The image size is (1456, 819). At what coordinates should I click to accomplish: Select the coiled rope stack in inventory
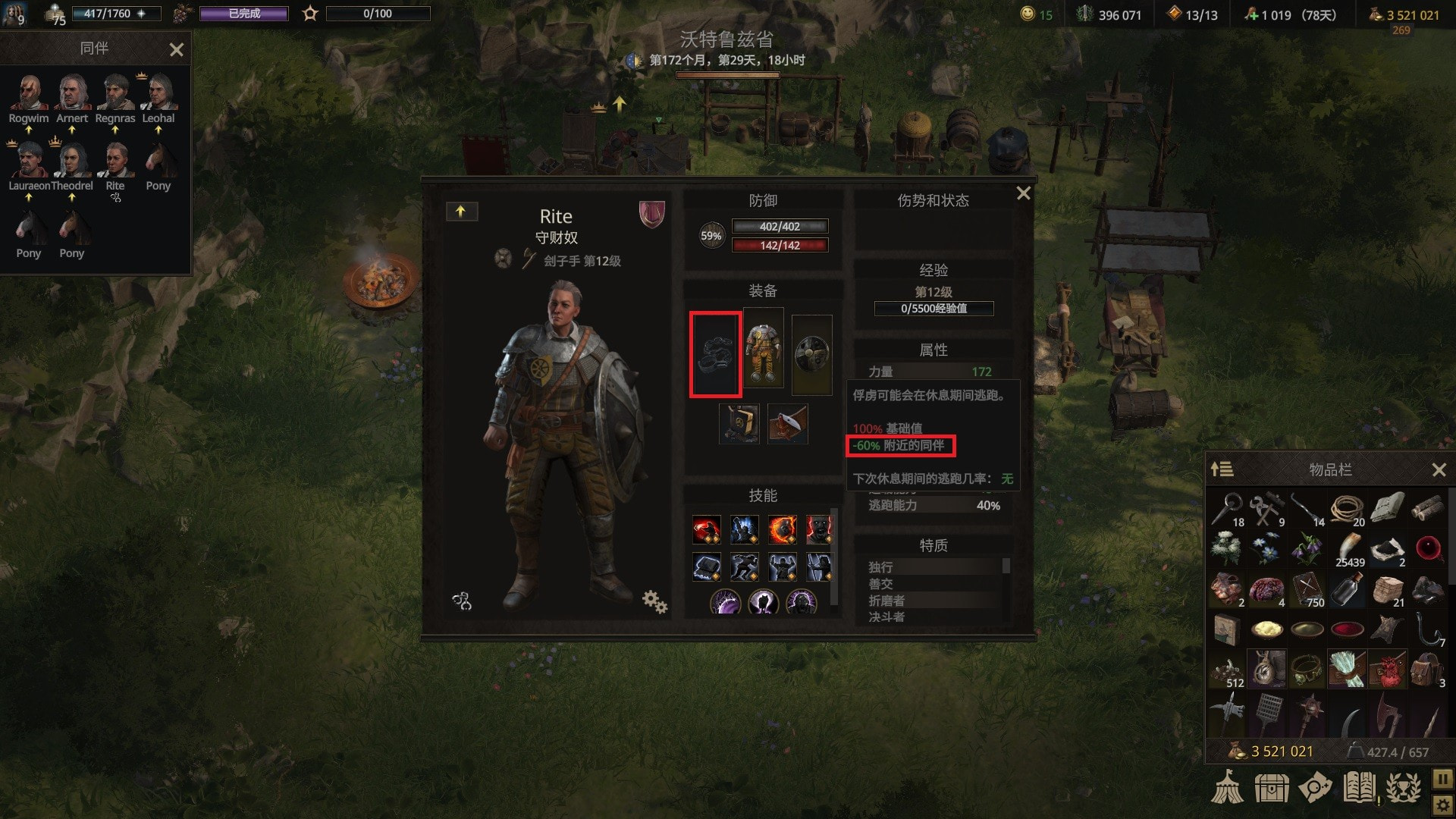click(1347, 509)
